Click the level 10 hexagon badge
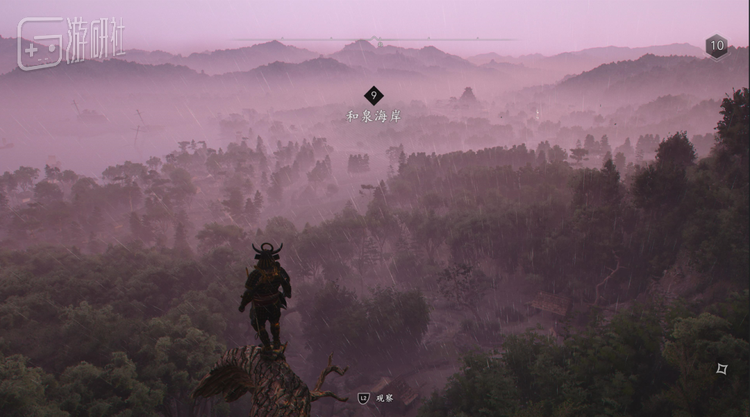750x417 pixels. tap(716, 45)
